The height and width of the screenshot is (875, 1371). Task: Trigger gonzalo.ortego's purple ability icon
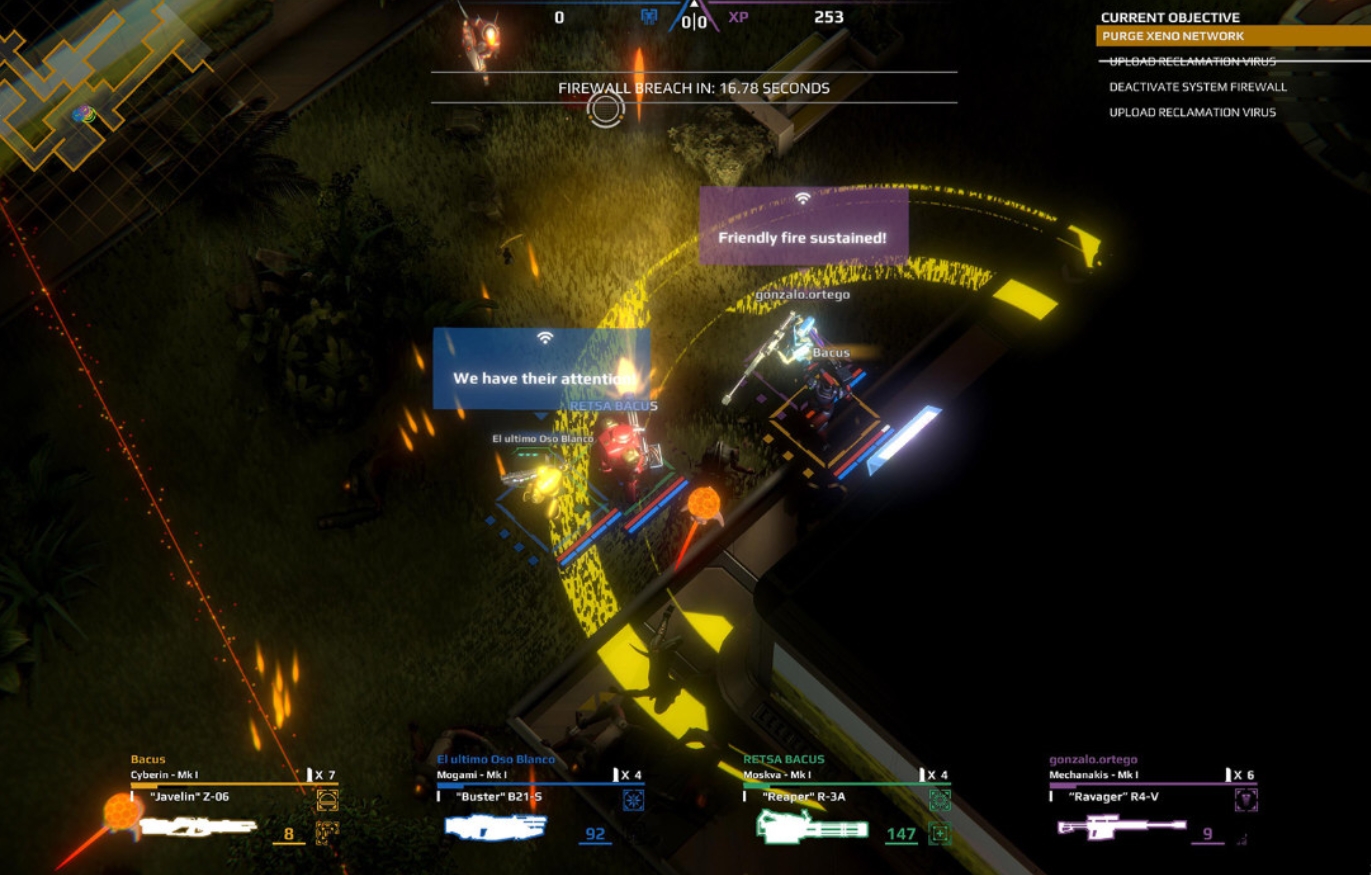1245,800
